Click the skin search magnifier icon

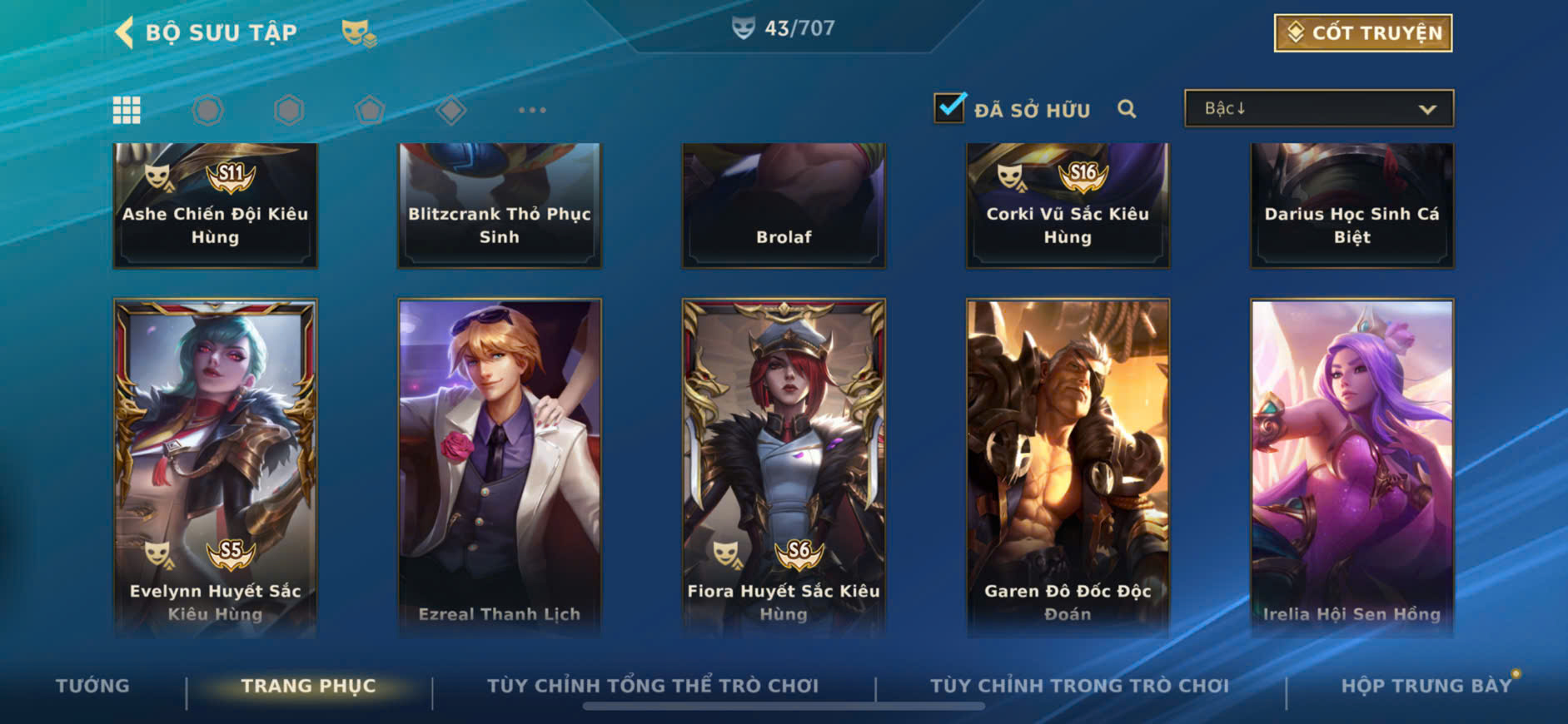1127,109
